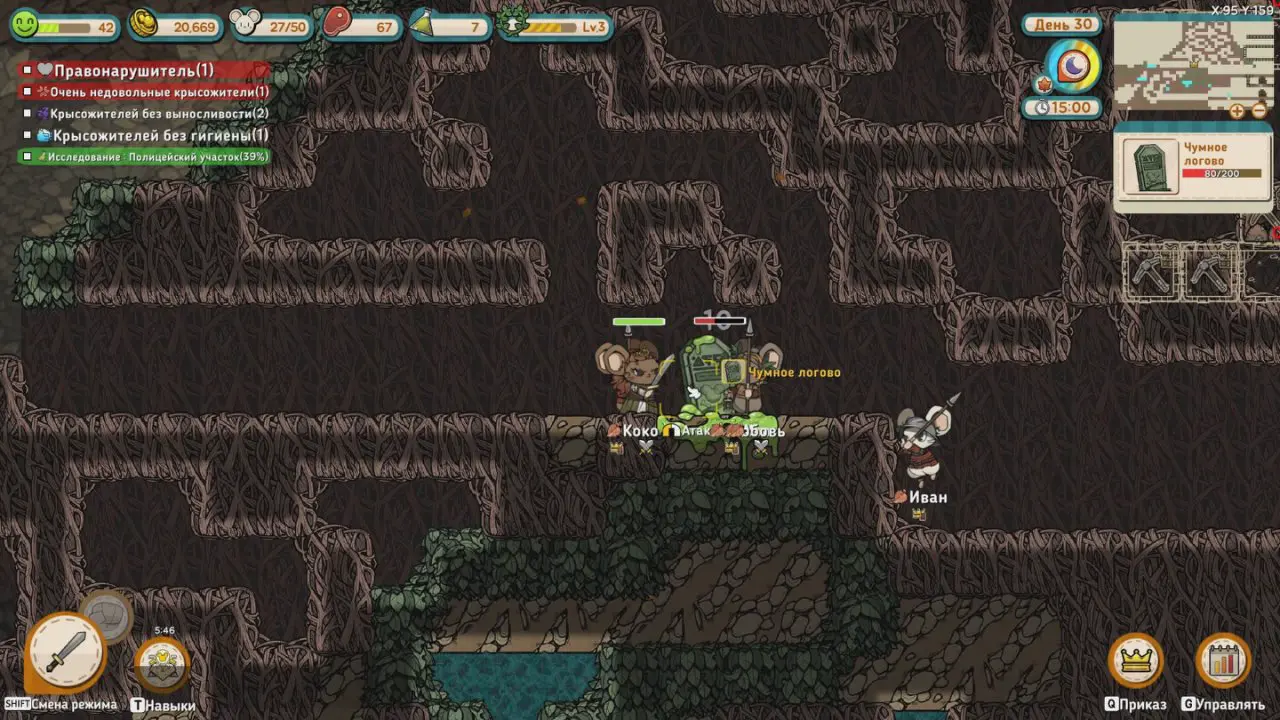Open the green smiley happiness indicator
The image size is (1280, 720).
point(24,24)
